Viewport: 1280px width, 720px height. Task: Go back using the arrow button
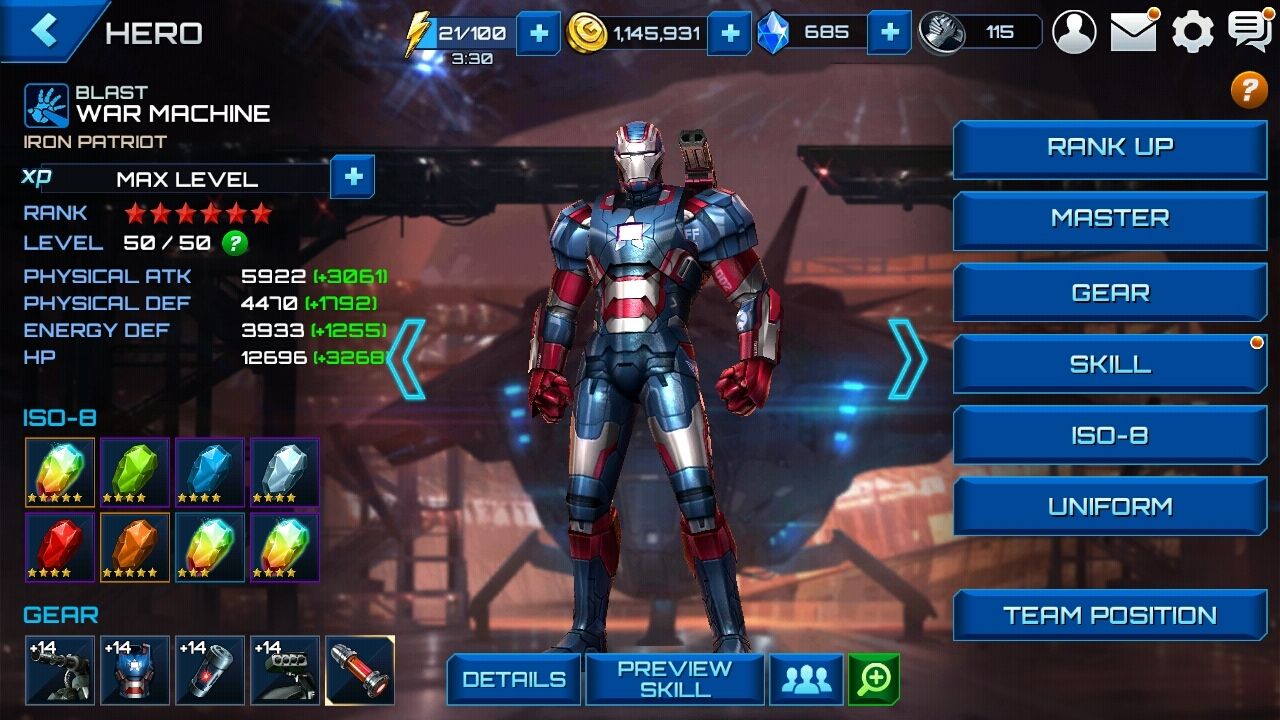click(44, 30)
